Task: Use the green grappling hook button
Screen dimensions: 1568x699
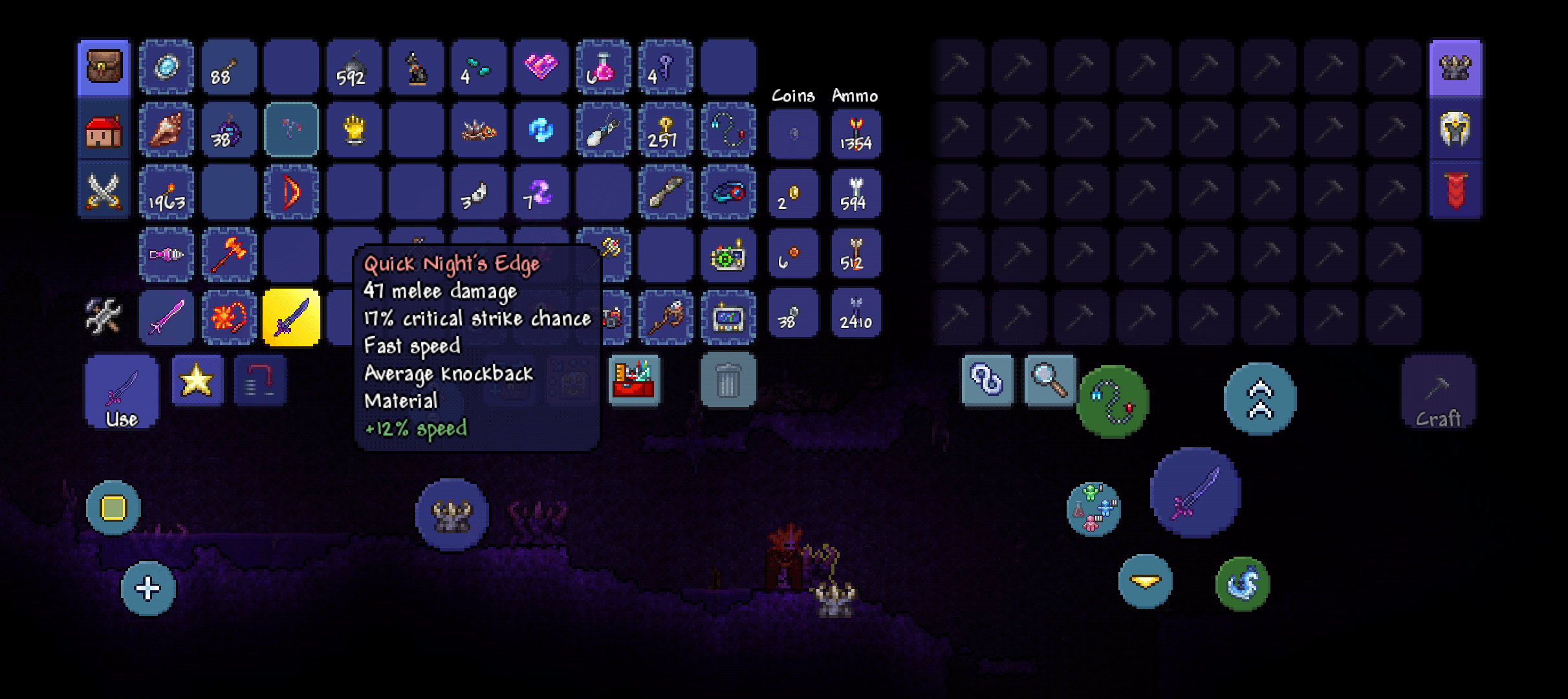Action: pyautogui.click(x=1113, y=401)
